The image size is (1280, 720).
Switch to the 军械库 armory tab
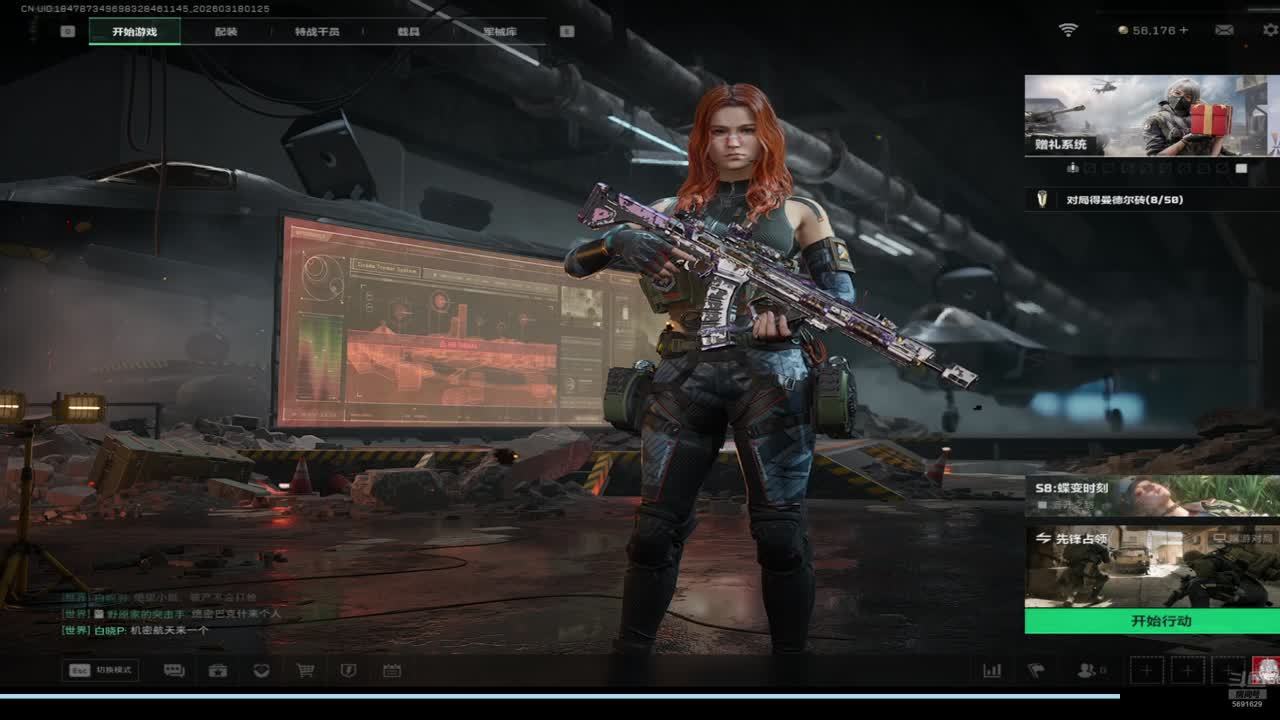point(499,32)
